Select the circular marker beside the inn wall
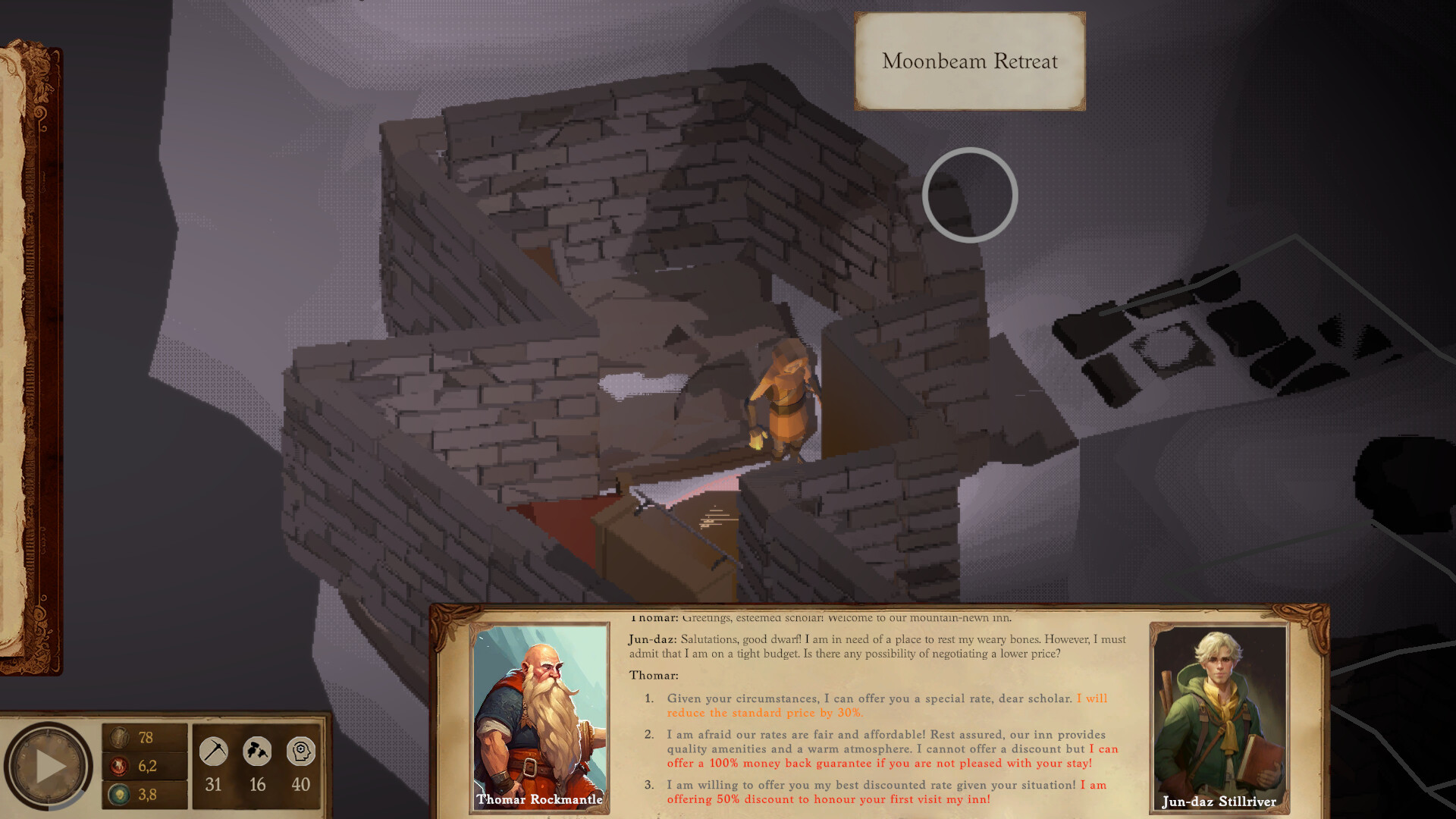This screenshot has width=1456, height=819. point(969,195)
